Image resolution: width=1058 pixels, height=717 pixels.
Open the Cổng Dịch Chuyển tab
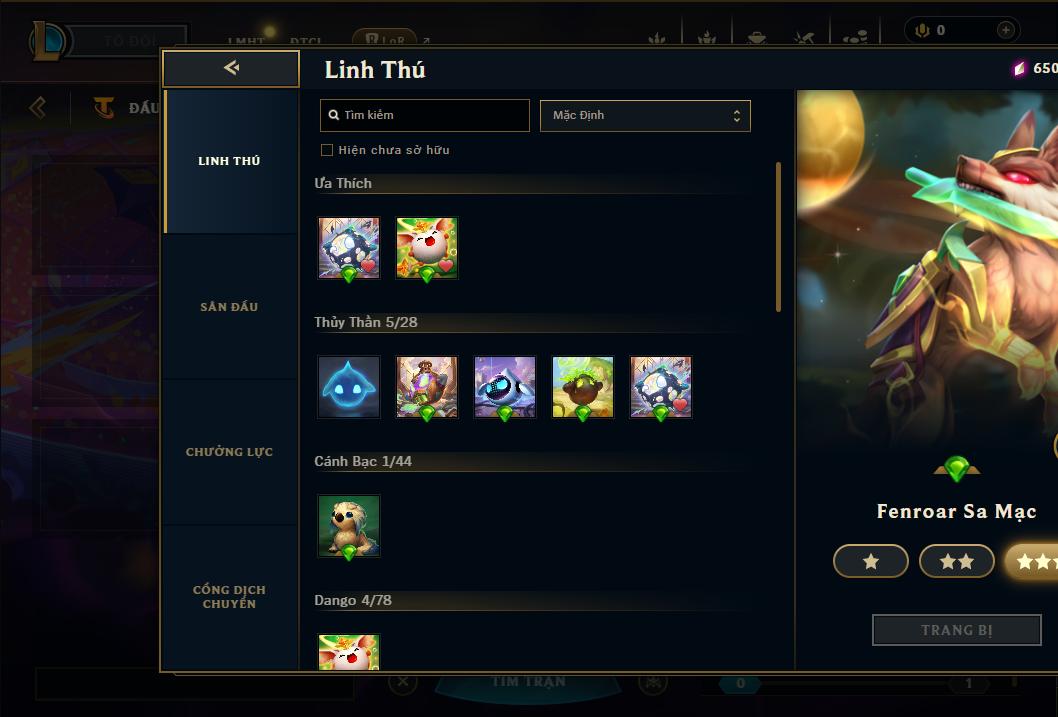[229, 597]
